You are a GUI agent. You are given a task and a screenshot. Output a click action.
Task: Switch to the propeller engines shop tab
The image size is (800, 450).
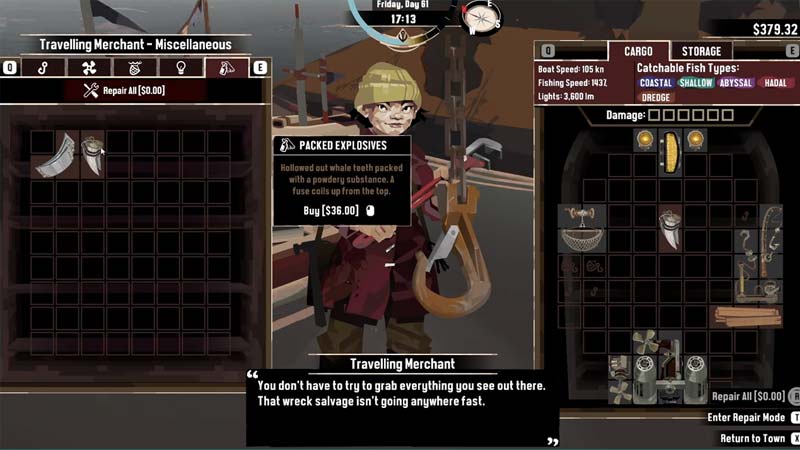[x=88, y=68]
